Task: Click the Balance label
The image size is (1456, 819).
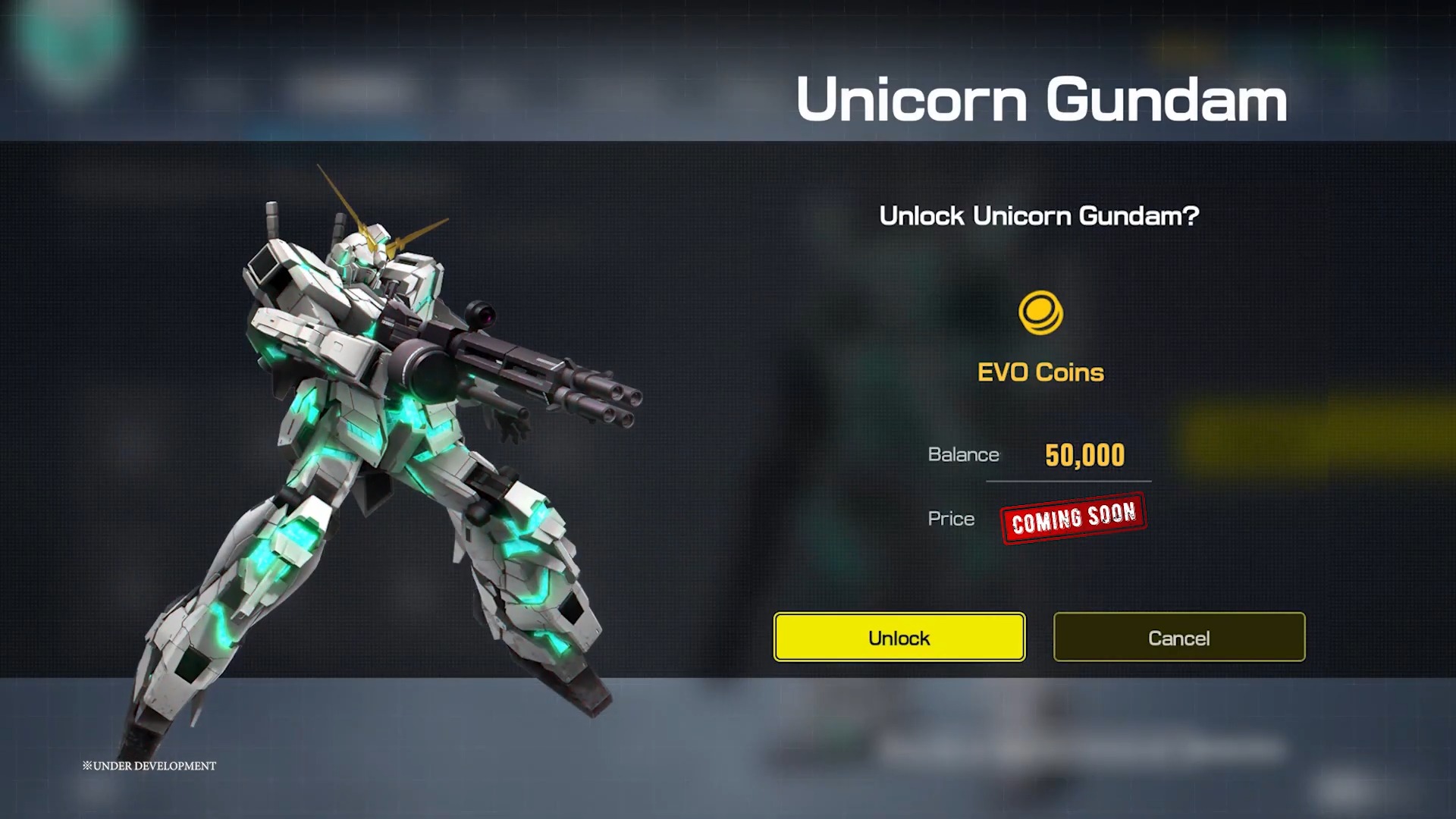Action: 963,455
